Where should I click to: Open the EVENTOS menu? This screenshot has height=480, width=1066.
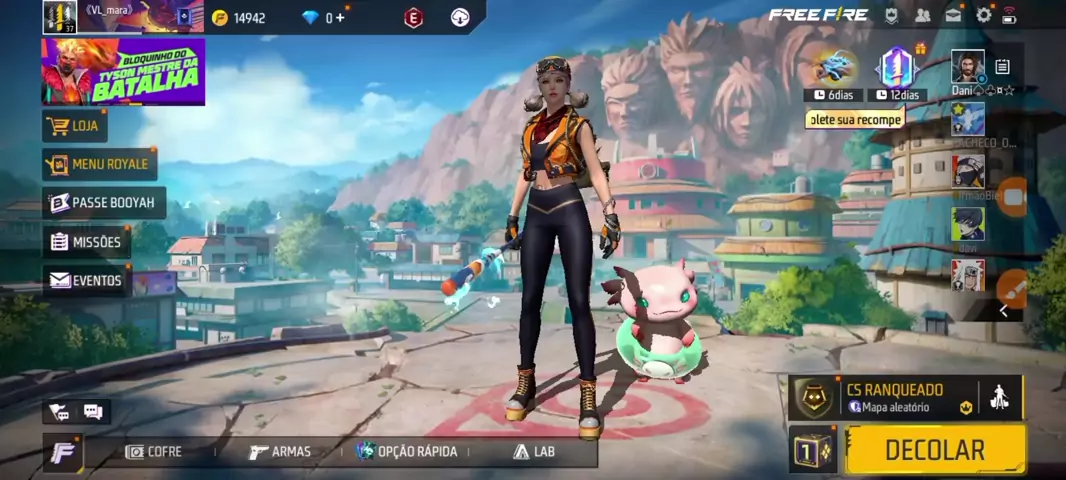(x=86, y=281)
